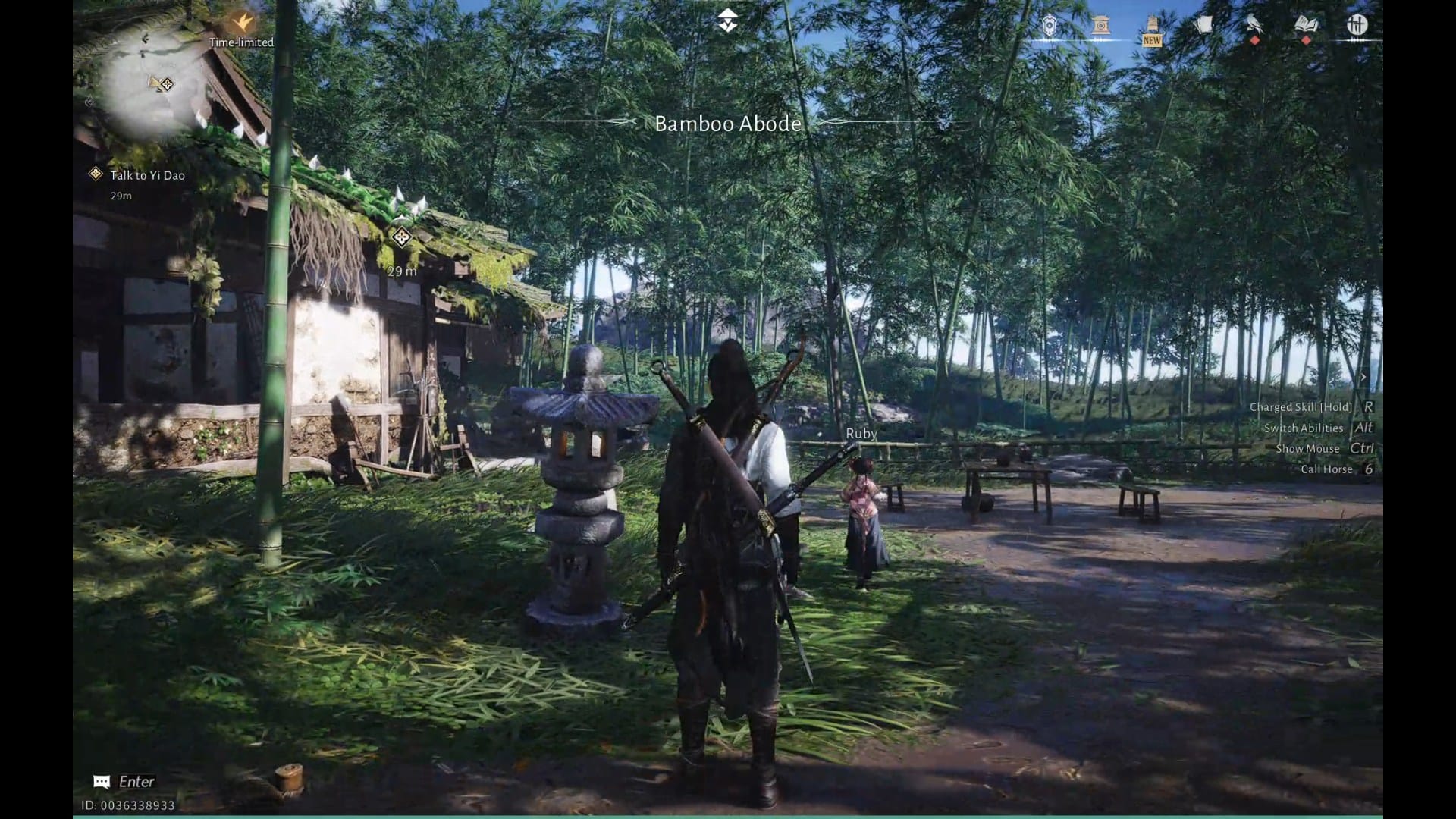Expand the side panel arrow above skill hints

(x=1363, y=377)
